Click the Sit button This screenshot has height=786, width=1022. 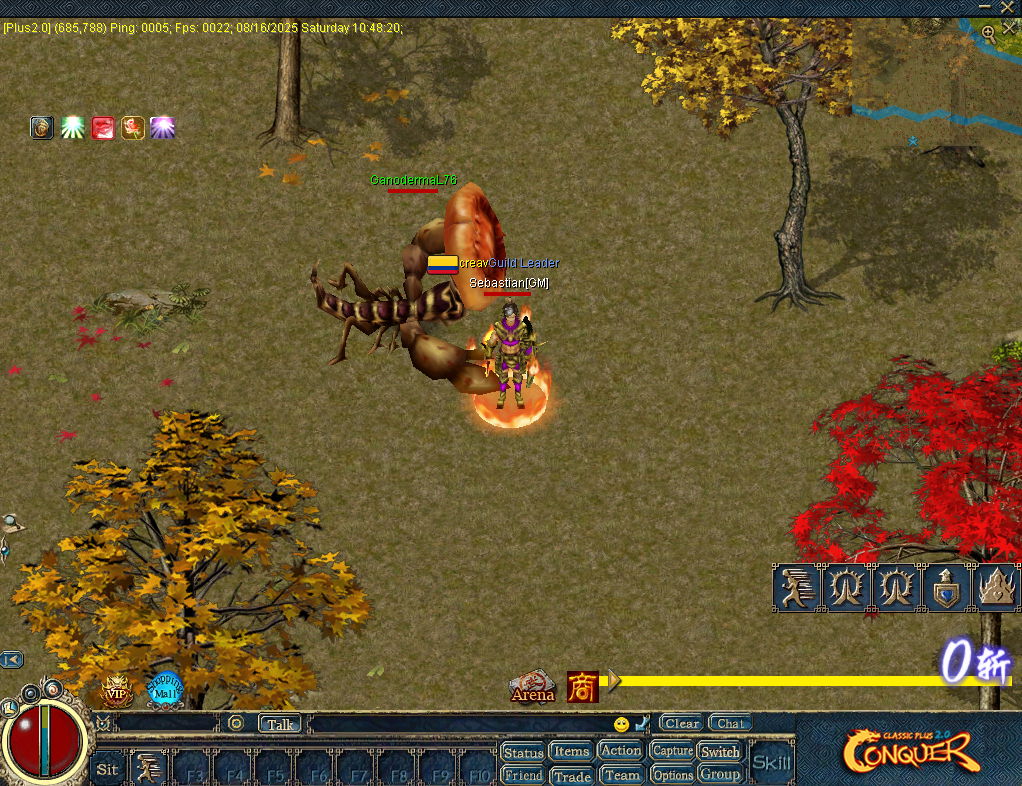click(x=107, y=769)
